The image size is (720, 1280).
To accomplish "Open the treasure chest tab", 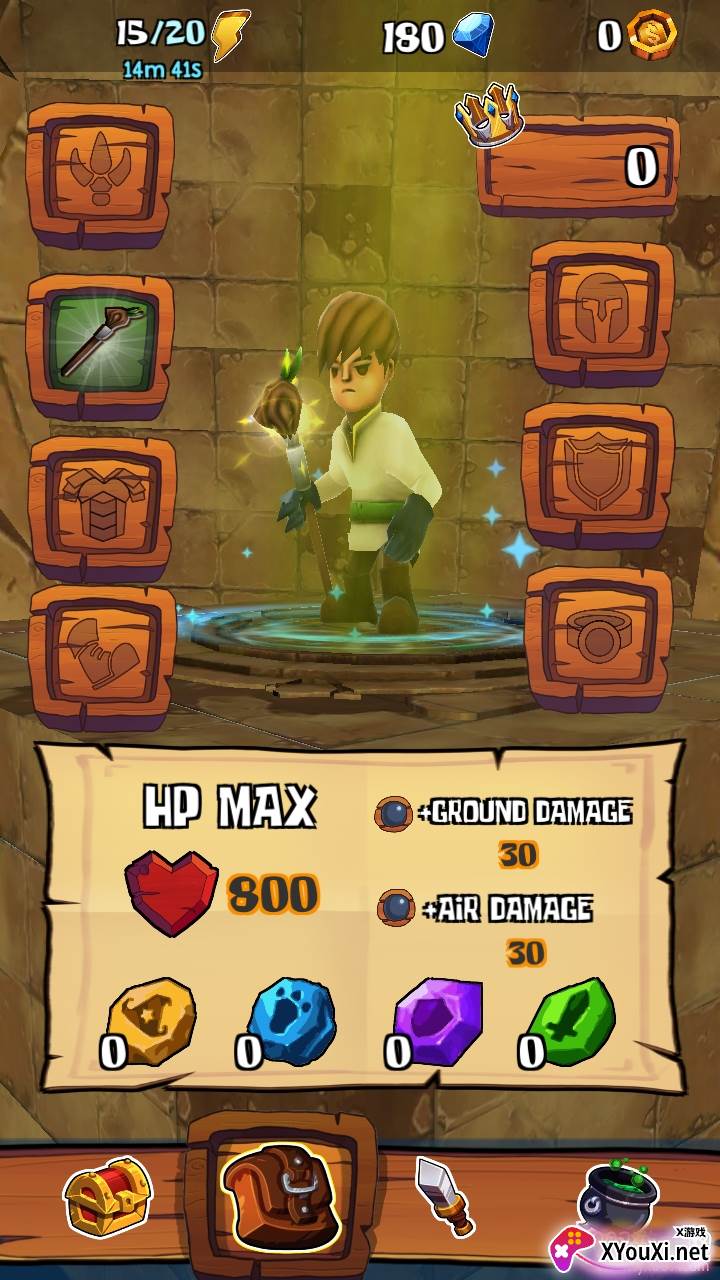I will click(x=107, y=1196).
